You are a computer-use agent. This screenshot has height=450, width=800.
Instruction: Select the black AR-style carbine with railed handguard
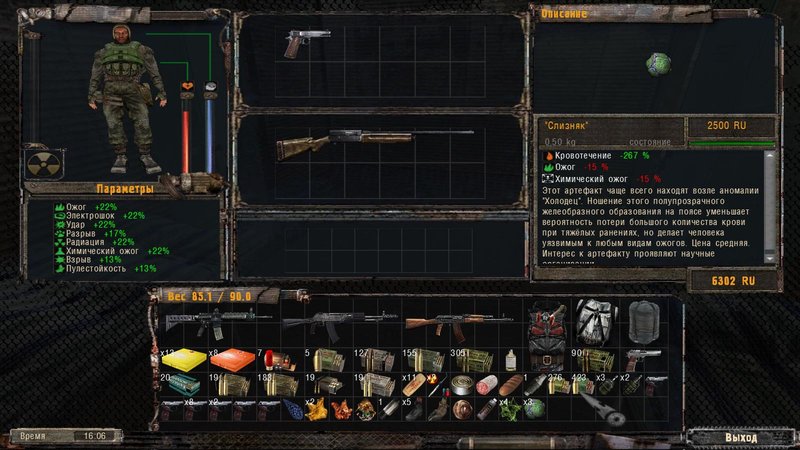point(215,323)
